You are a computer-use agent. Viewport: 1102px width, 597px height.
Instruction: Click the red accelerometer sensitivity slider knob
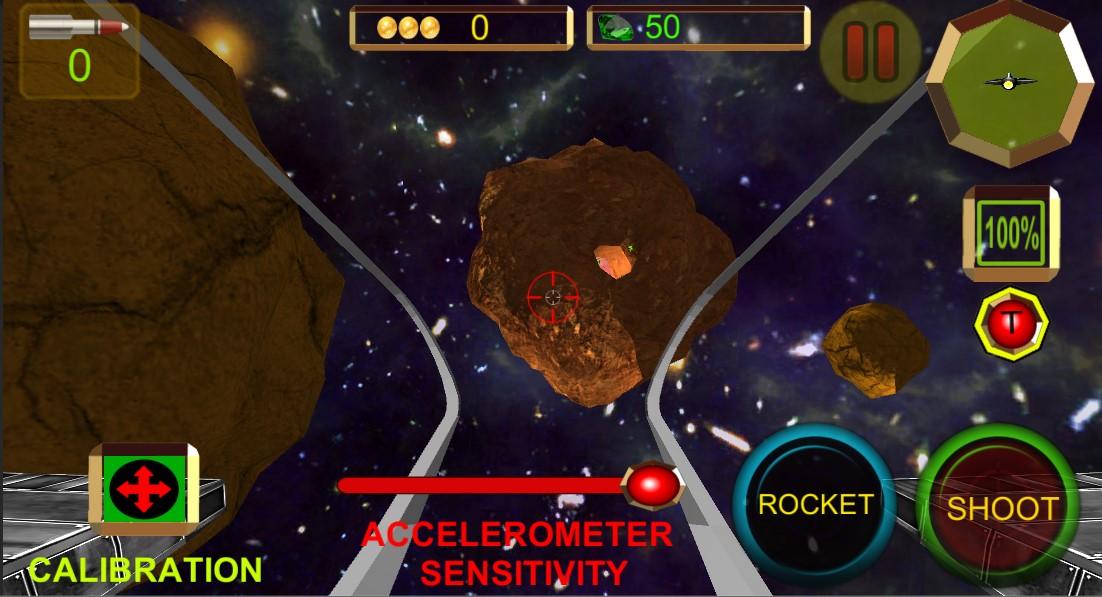652,485
